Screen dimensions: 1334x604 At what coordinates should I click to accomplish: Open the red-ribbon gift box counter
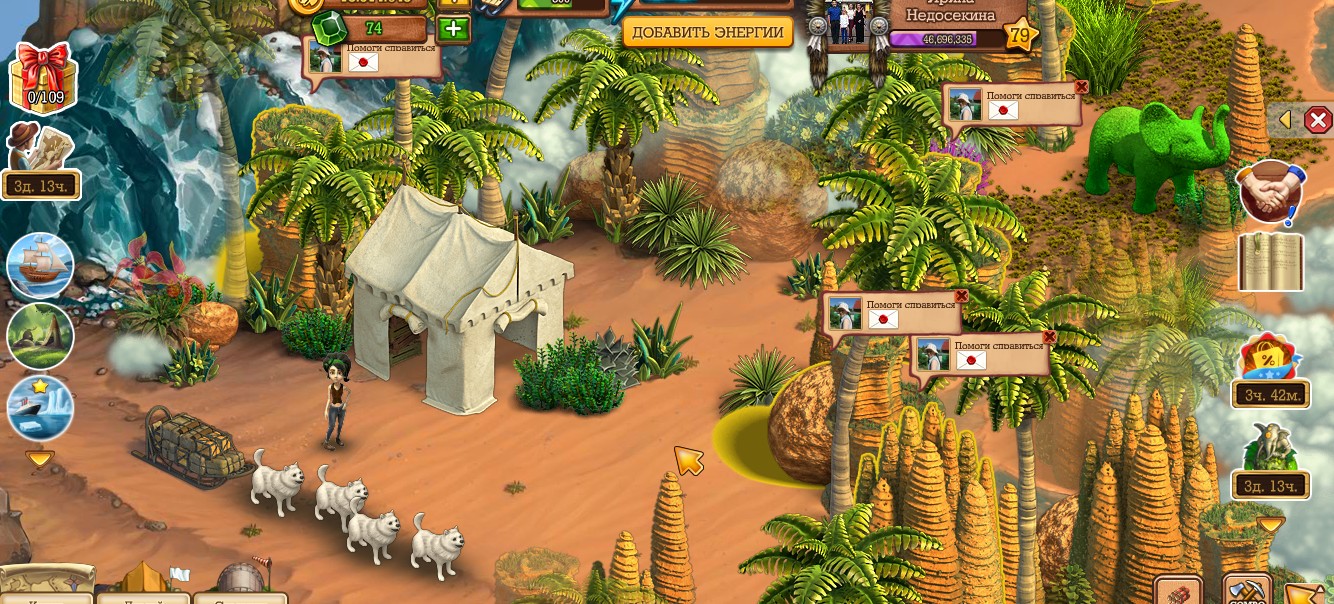[43, 77]
